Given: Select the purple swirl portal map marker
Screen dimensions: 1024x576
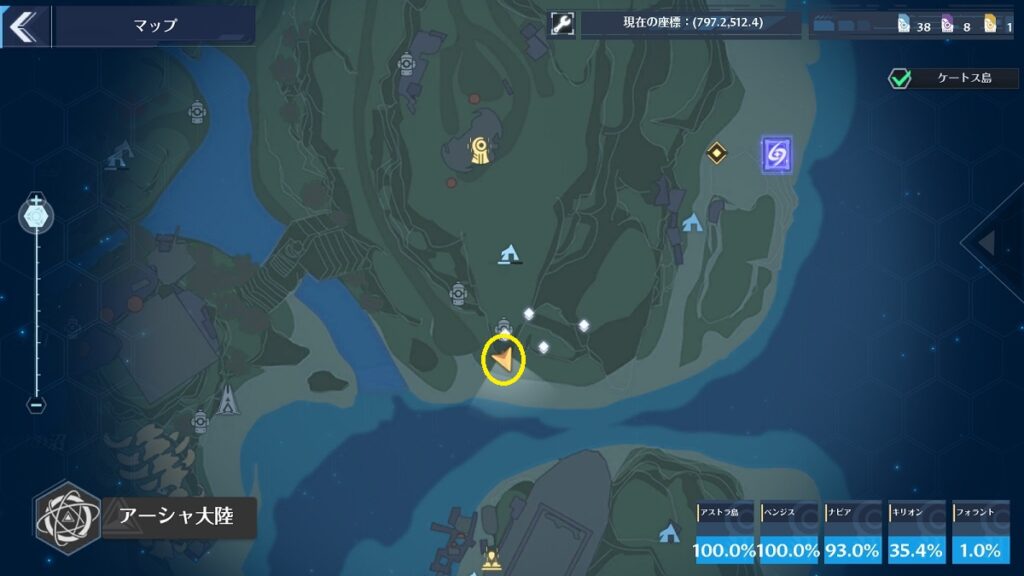Looking at the screenshot, I should (x=776, y=153).
